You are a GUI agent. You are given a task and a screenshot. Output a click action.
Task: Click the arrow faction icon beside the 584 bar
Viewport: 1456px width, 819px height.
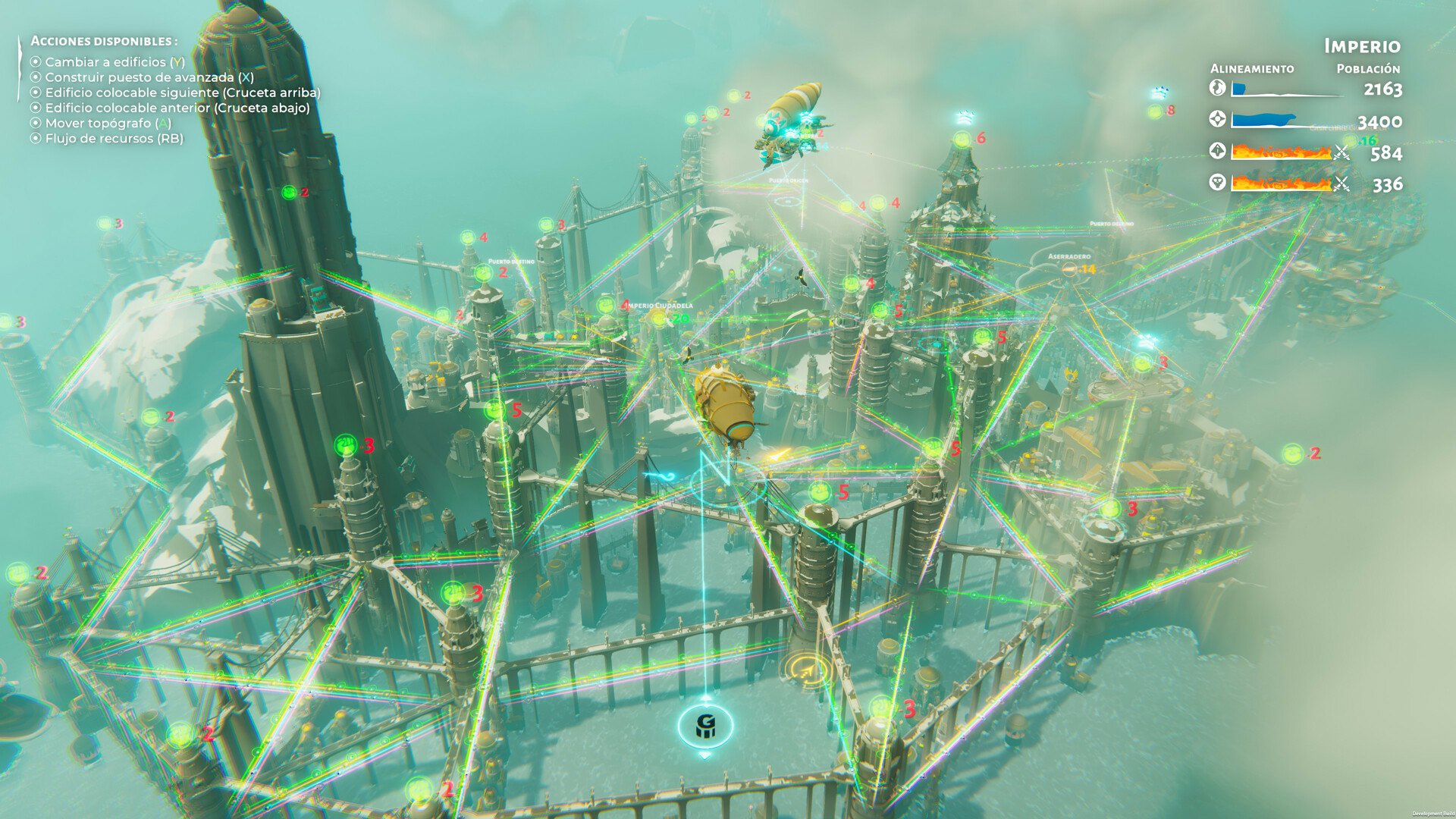pyautogui.click(x=1218, y=150)
